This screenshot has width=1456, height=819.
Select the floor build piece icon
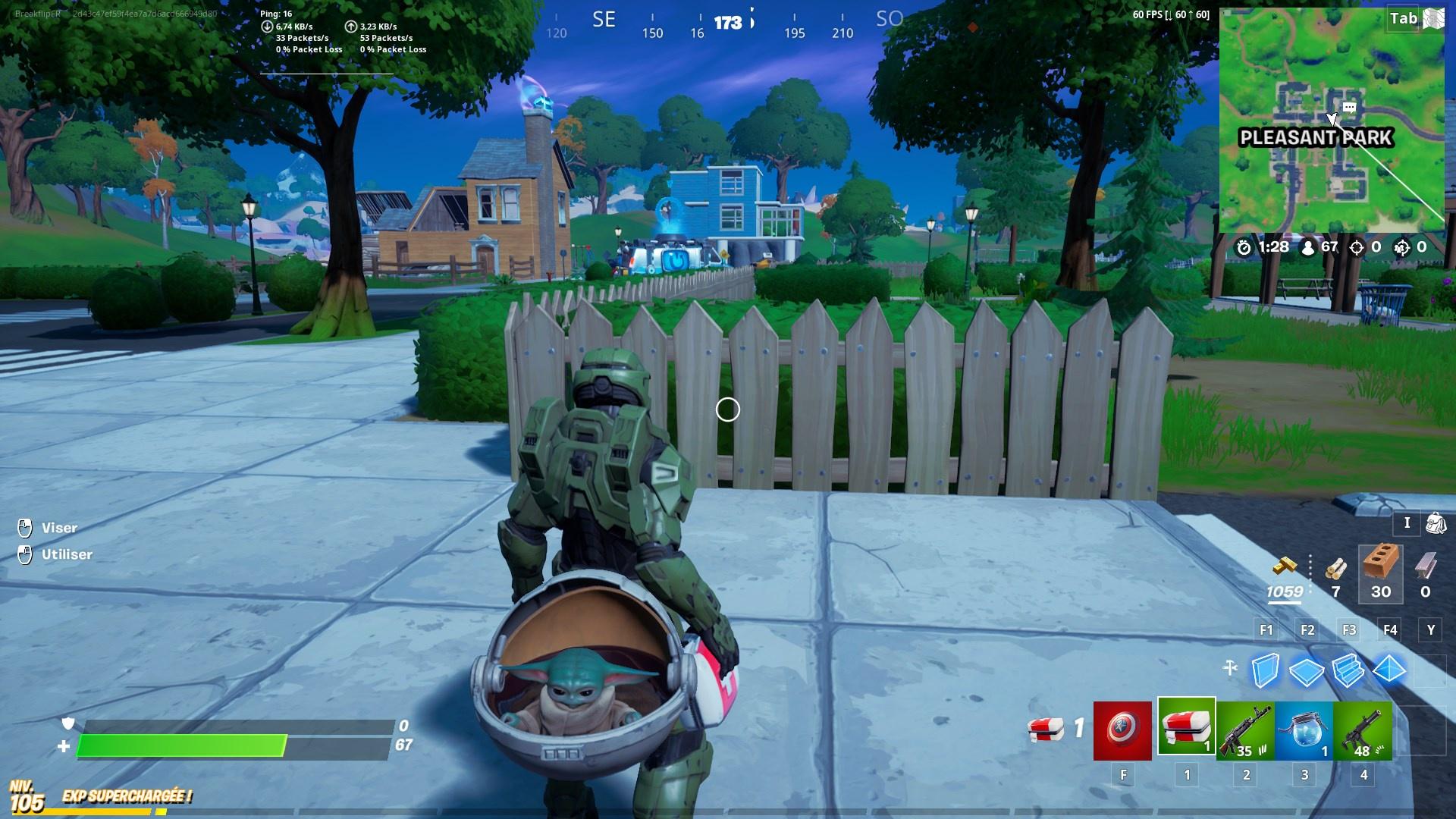[x=1306, y=670]
